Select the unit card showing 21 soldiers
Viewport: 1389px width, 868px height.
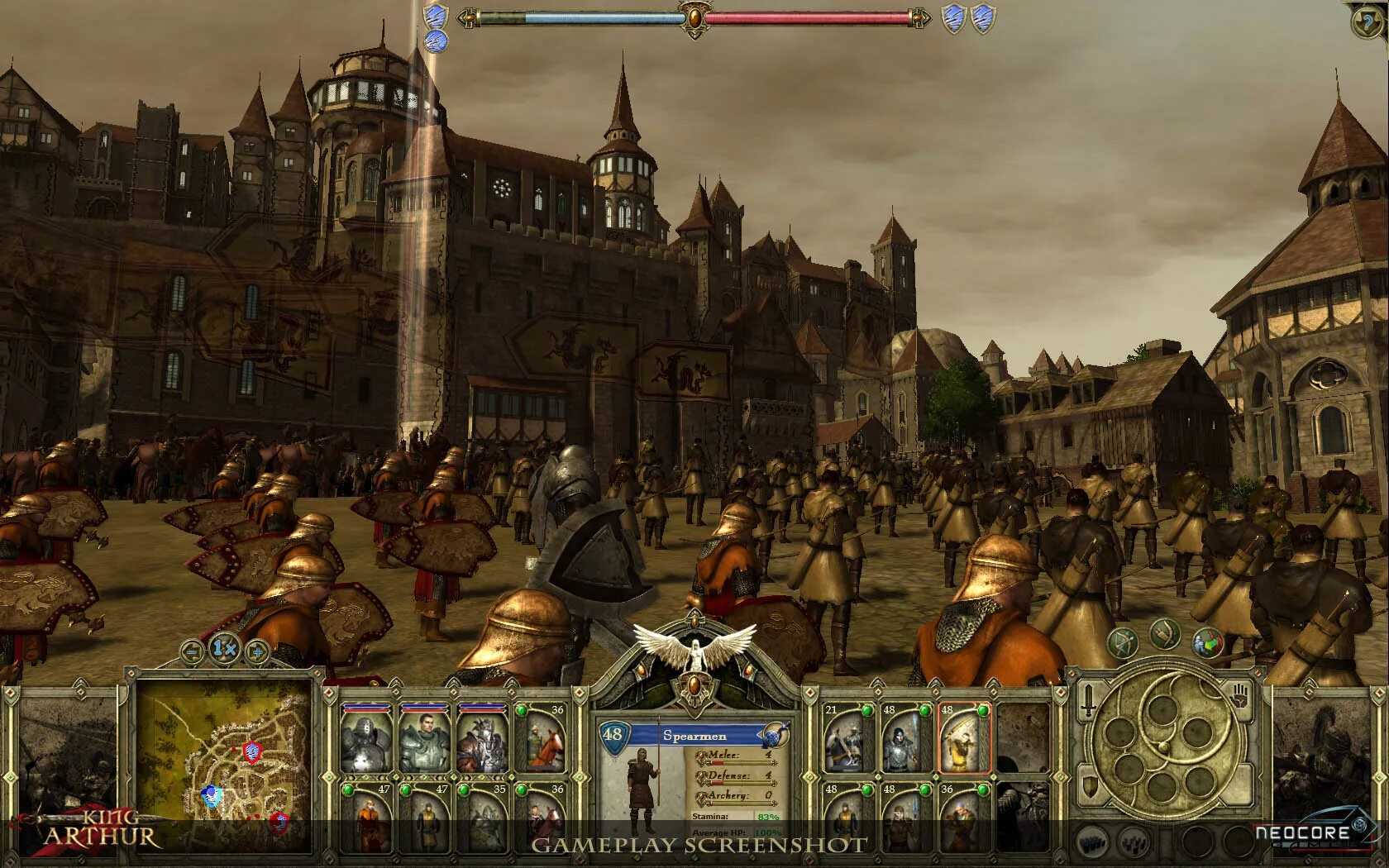849,741
